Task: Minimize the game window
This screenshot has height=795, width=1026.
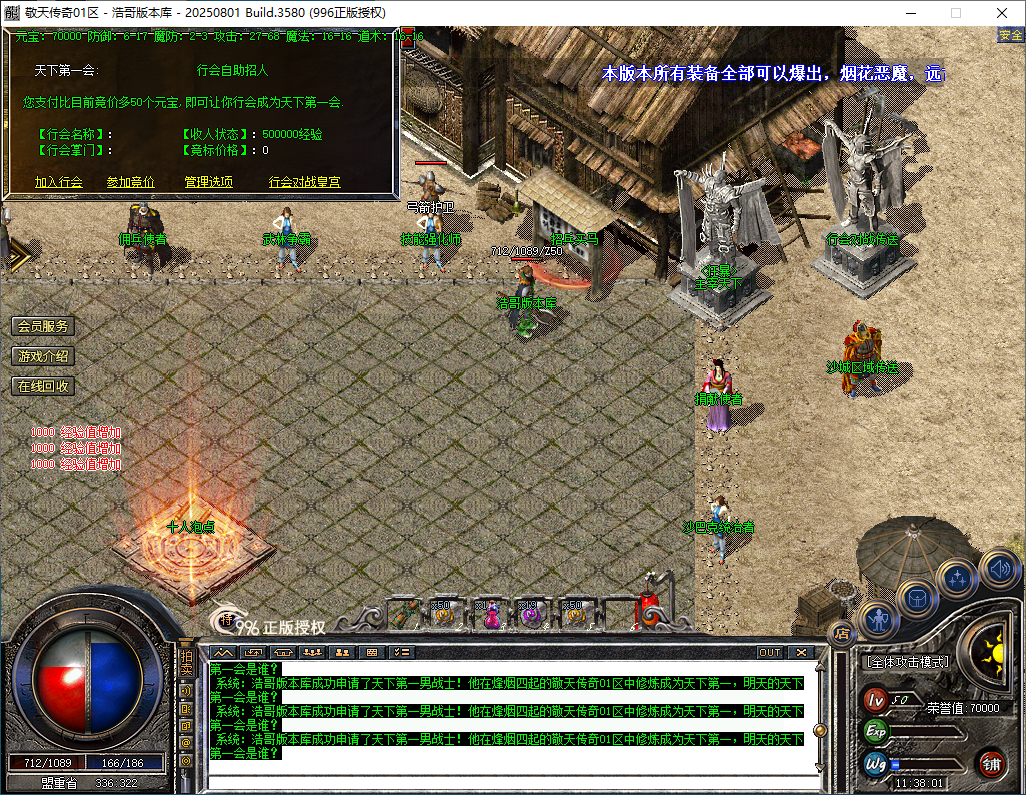Action: (x=910, y=13)
